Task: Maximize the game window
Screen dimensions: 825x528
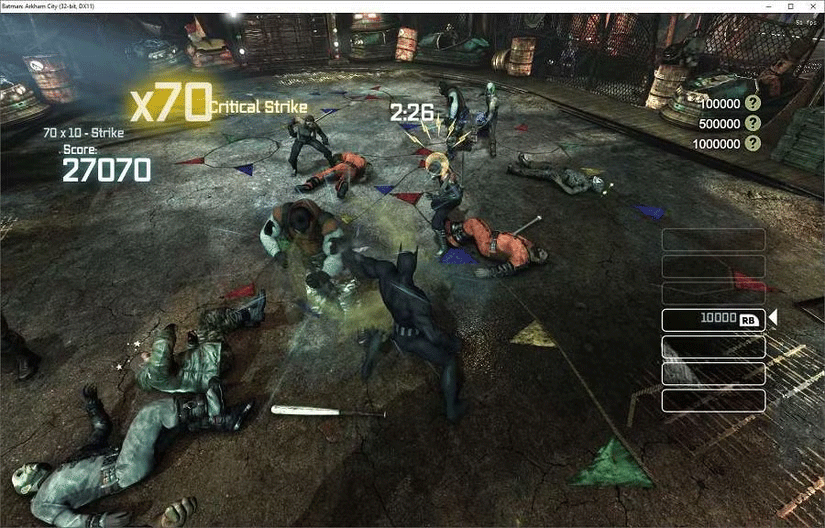Action: click(789, 6)
